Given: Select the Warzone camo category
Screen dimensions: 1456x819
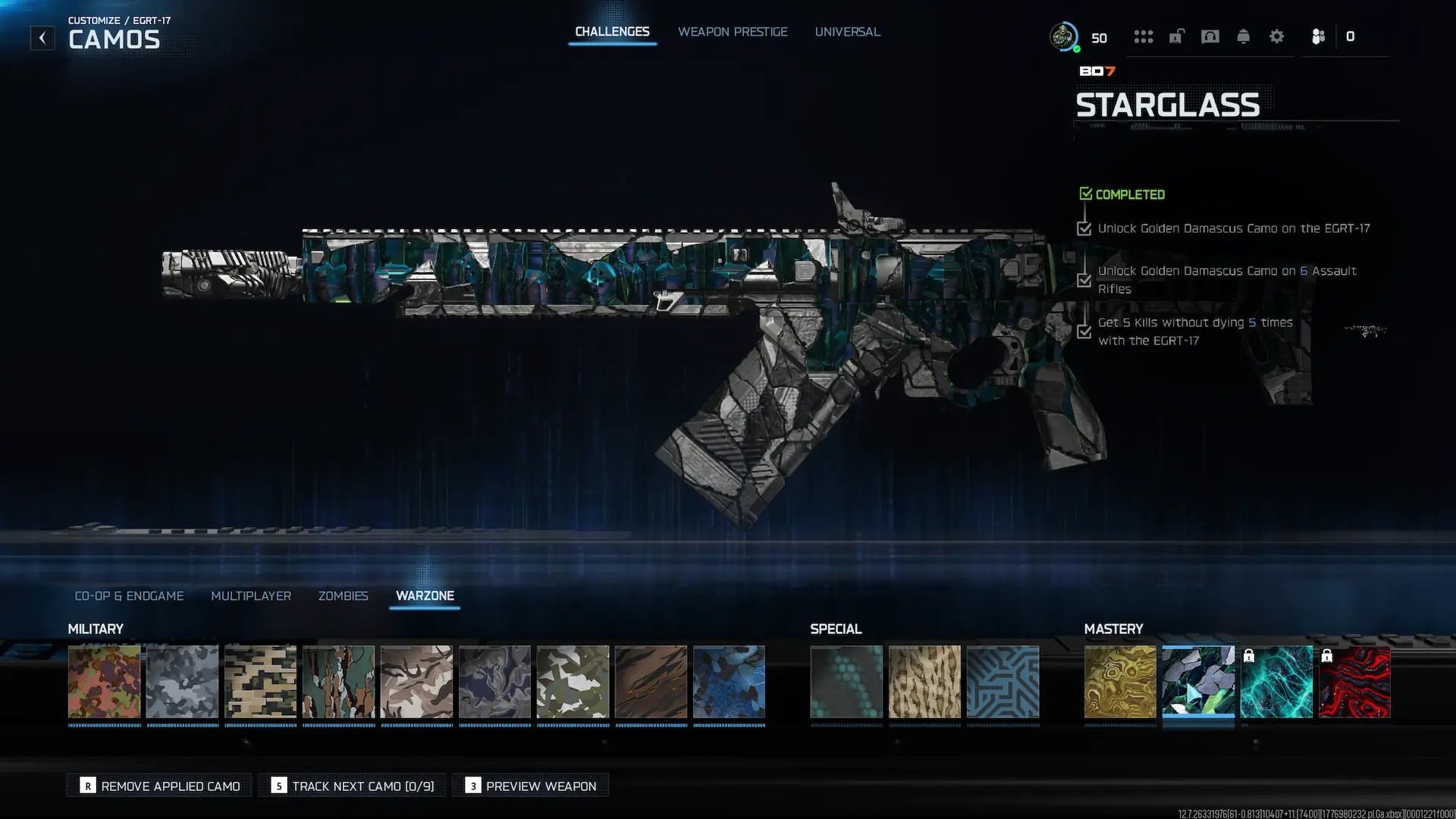Looking at the screenshot, I should click(x=425, y=596).
